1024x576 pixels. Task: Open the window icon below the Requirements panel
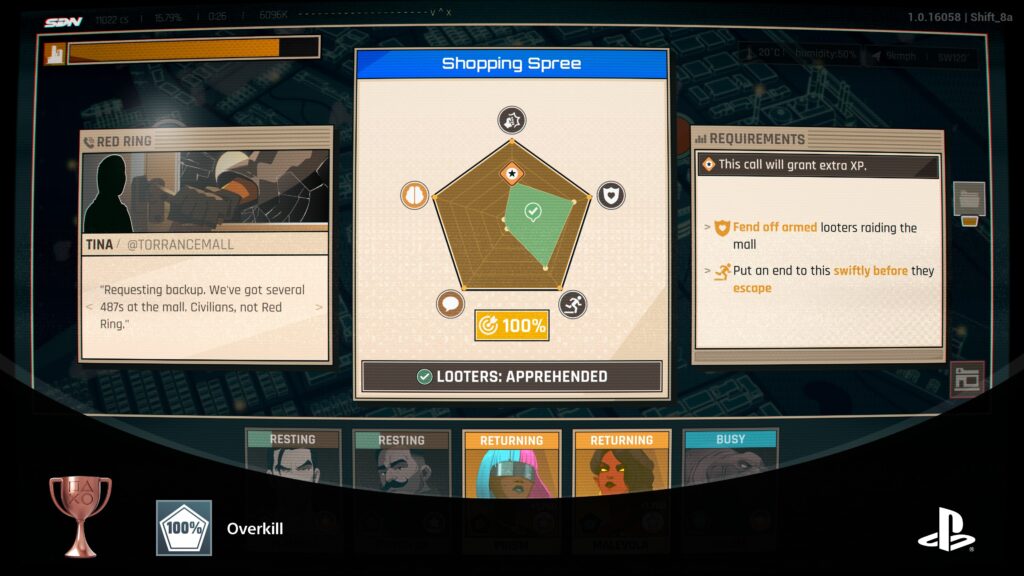point(967,379)
